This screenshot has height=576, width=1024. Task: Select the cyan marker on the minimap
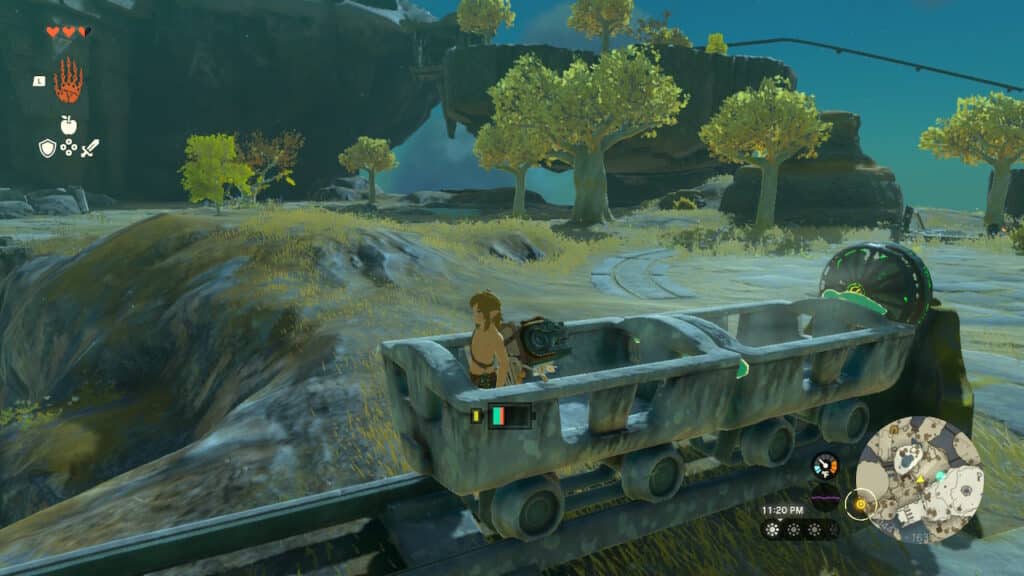pos(940,476)
